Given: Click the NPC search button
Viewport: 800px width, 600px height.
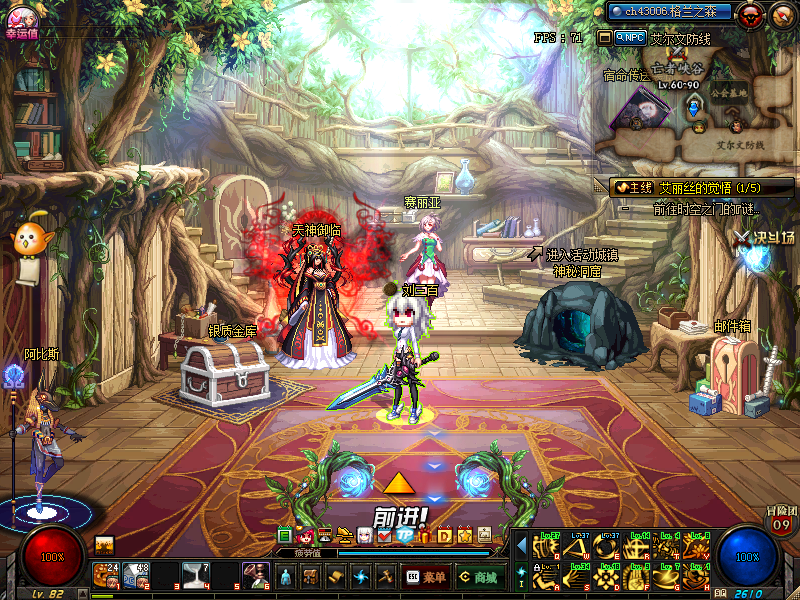Looking at the screenshot, I should pyautogui.click(x=632, y=37).
